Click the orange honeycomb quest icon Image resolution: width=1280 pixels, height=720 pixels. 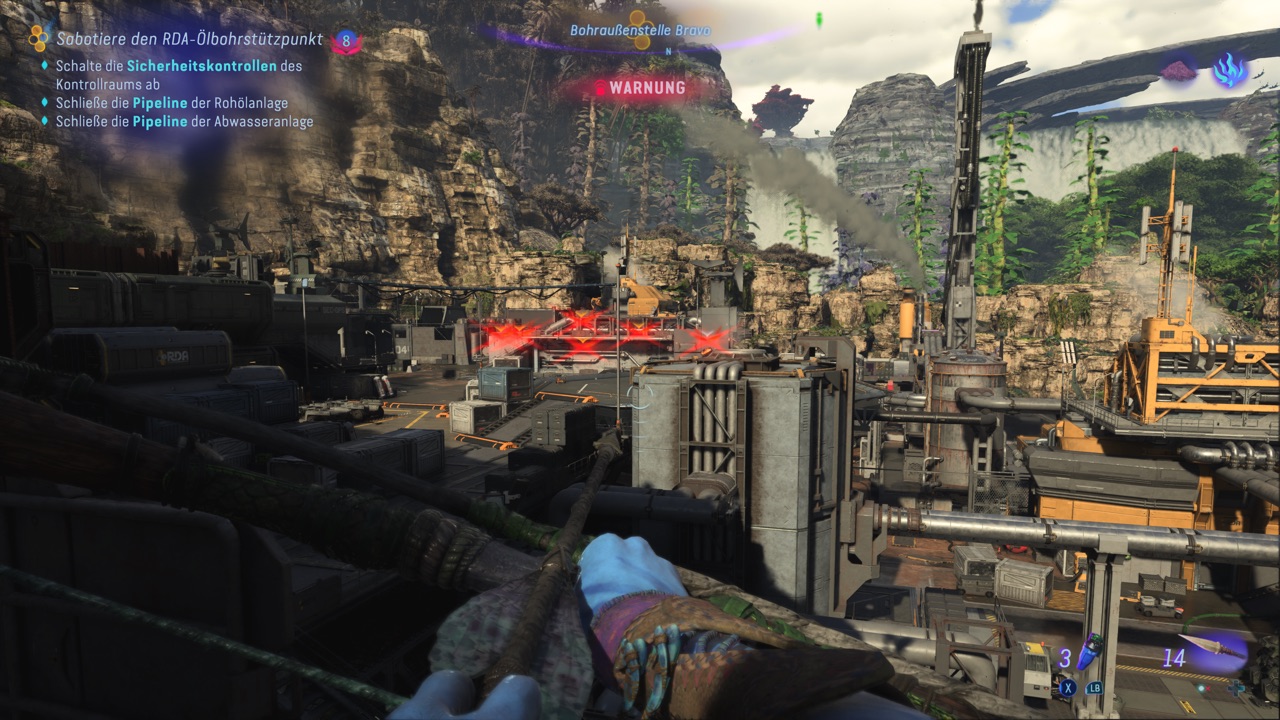(x=38, y=38)
